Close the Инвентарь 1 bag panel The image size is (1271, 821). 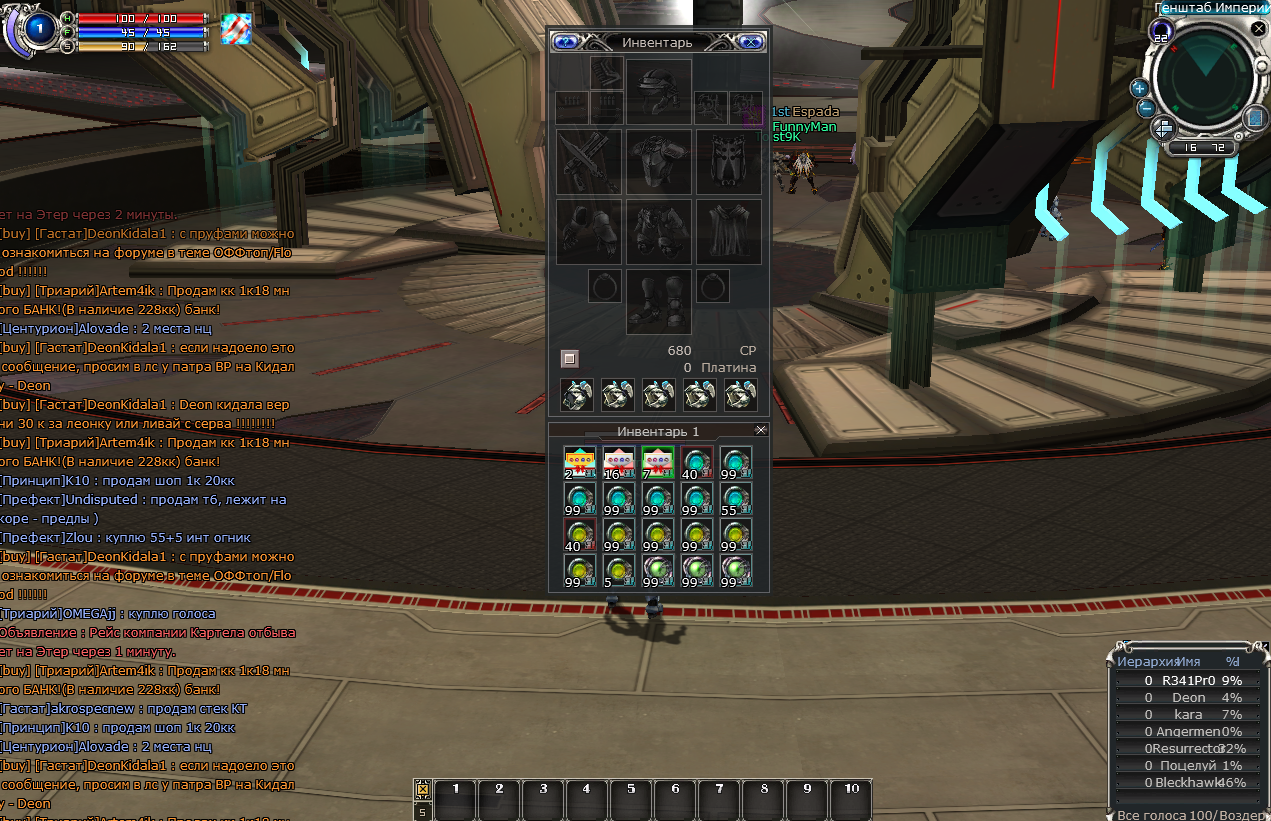point(760,430)
